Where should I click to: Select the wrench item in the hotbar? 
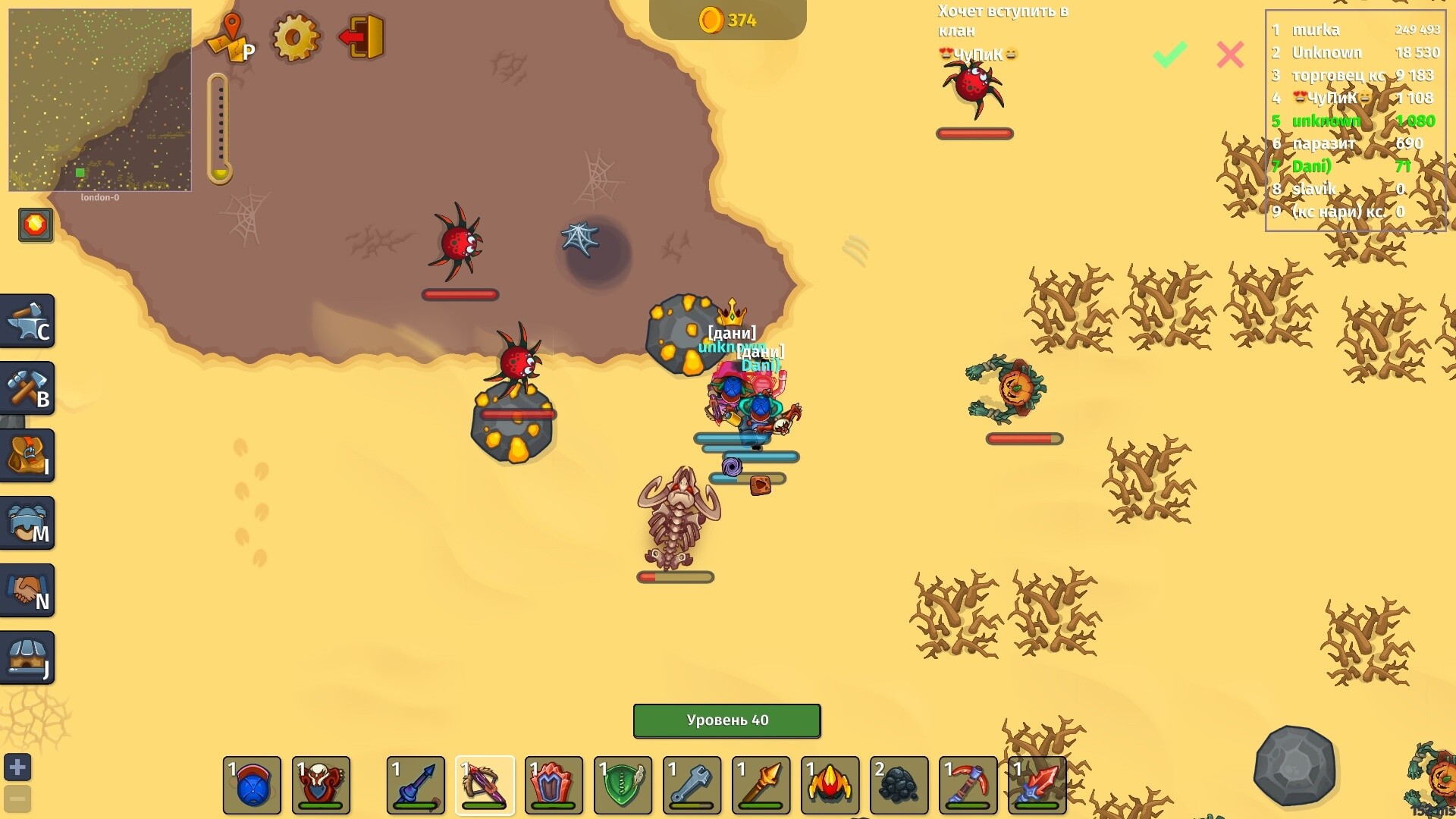tap(691, 785)
